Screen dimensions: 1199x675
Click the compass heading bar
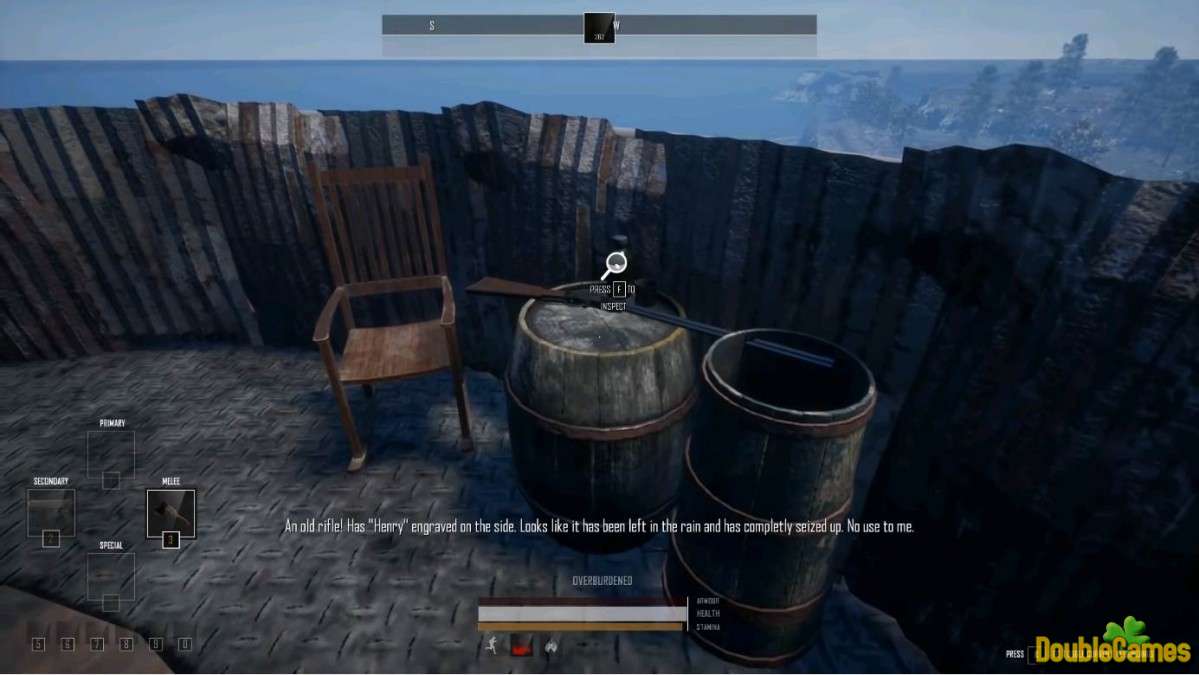point(599,26)
